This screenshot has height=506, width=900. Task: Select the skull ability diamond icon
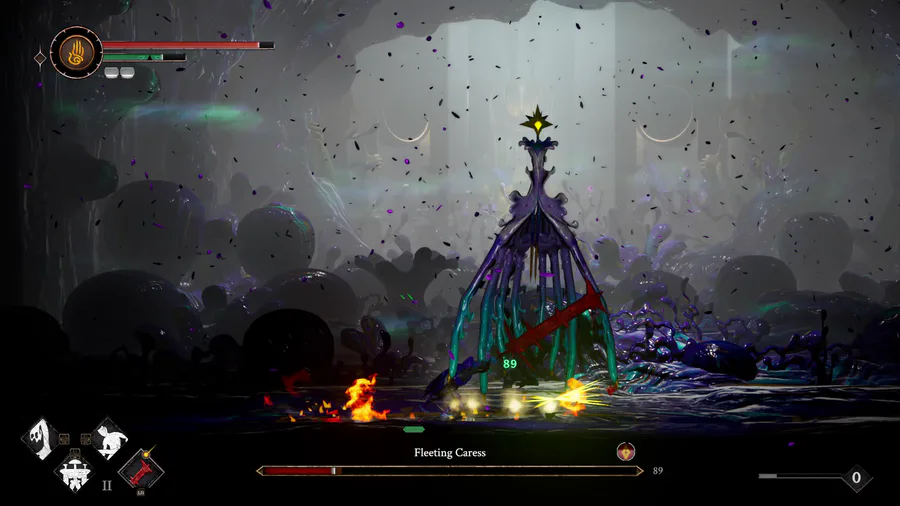point(40,437)
